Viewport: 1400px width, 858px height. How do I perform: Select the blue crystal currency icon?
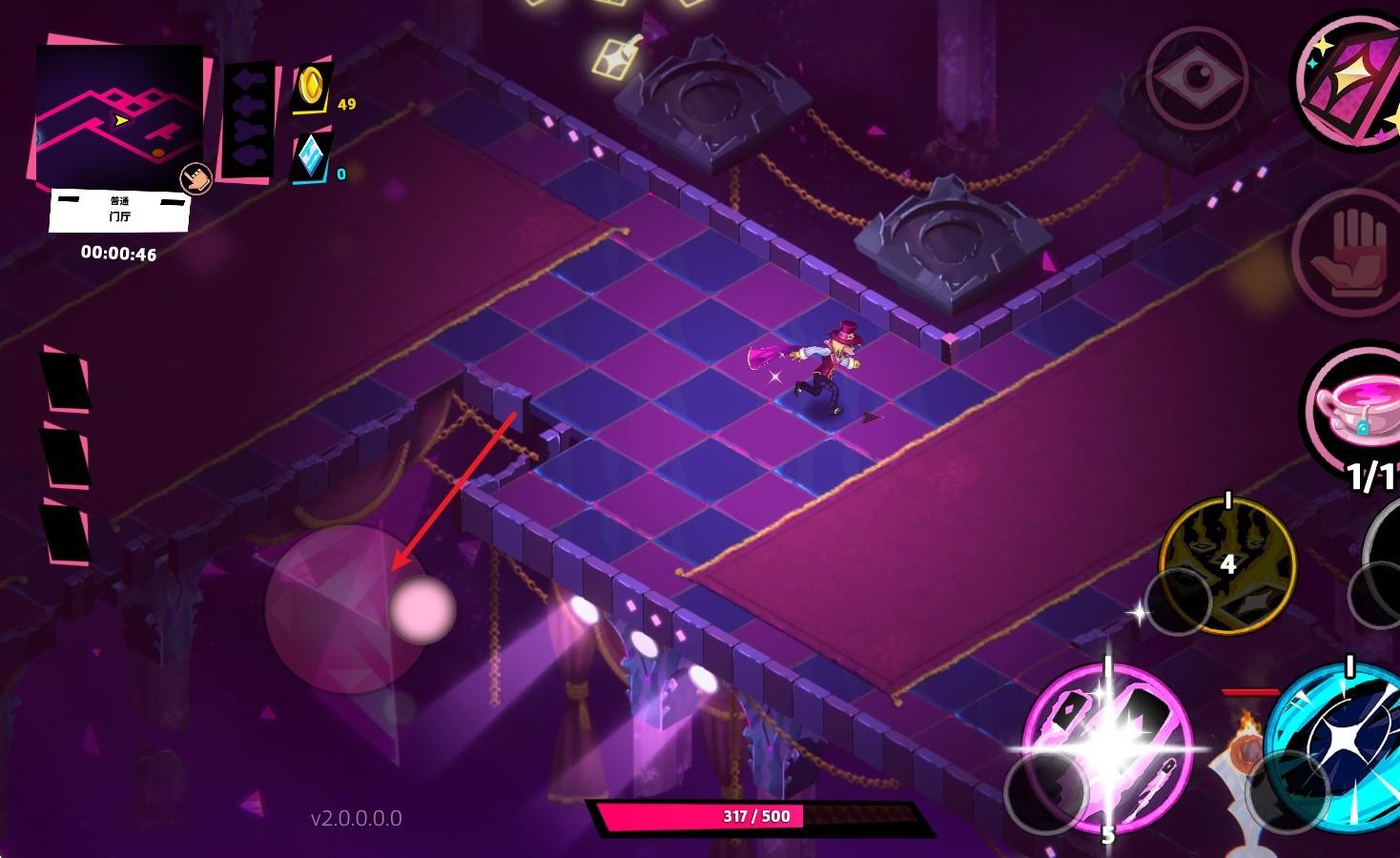point(311,158)
